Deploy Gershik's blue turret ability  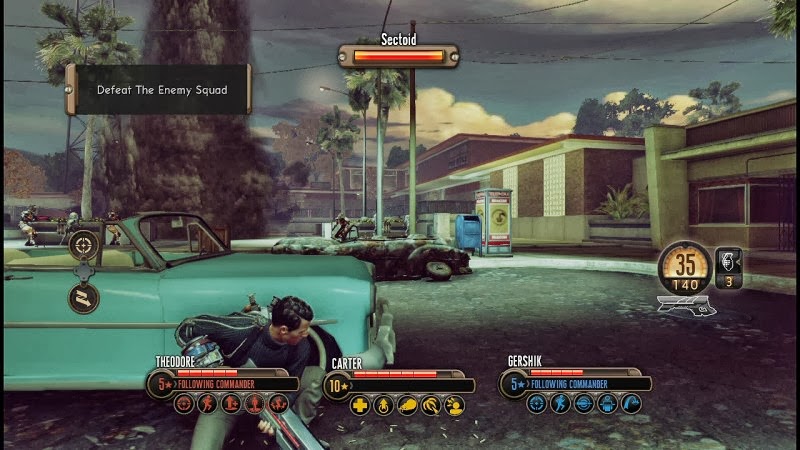pos(607,403)
